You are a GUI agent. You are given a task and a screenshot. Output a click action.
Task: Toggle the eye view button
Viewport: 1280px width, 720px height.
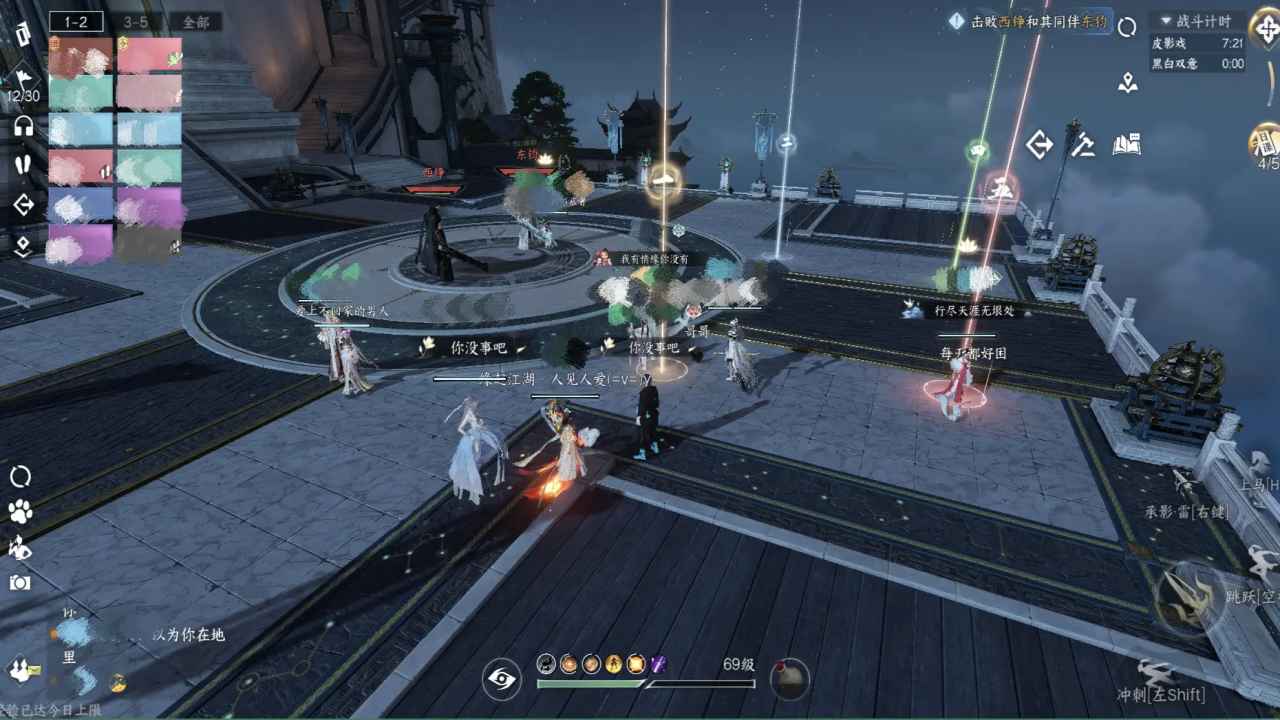coord(501,679)
